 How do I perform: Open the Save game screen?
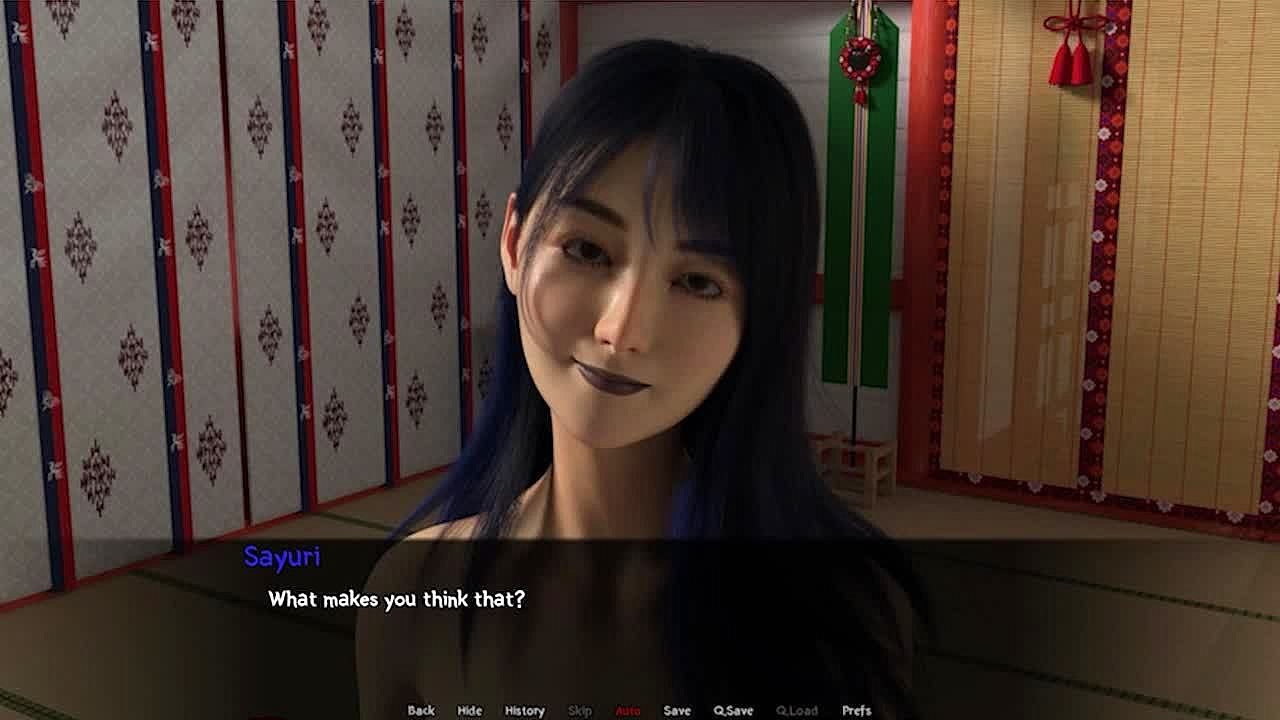677,710
